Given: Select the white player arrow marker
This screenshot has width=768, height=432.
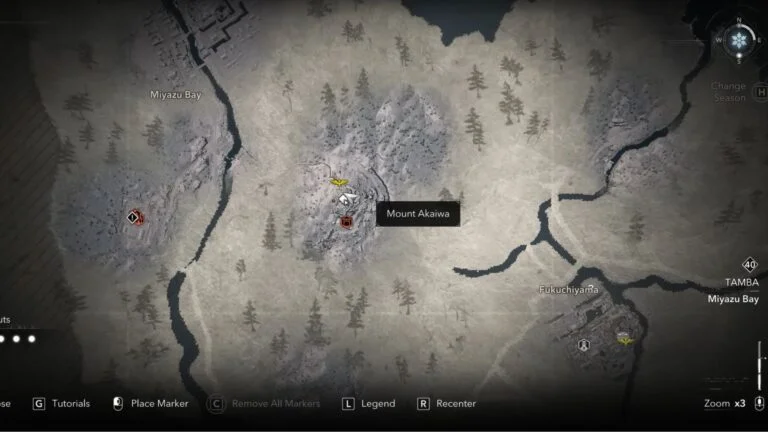Looking at the screenshot, I should click(x=345, y=200).
